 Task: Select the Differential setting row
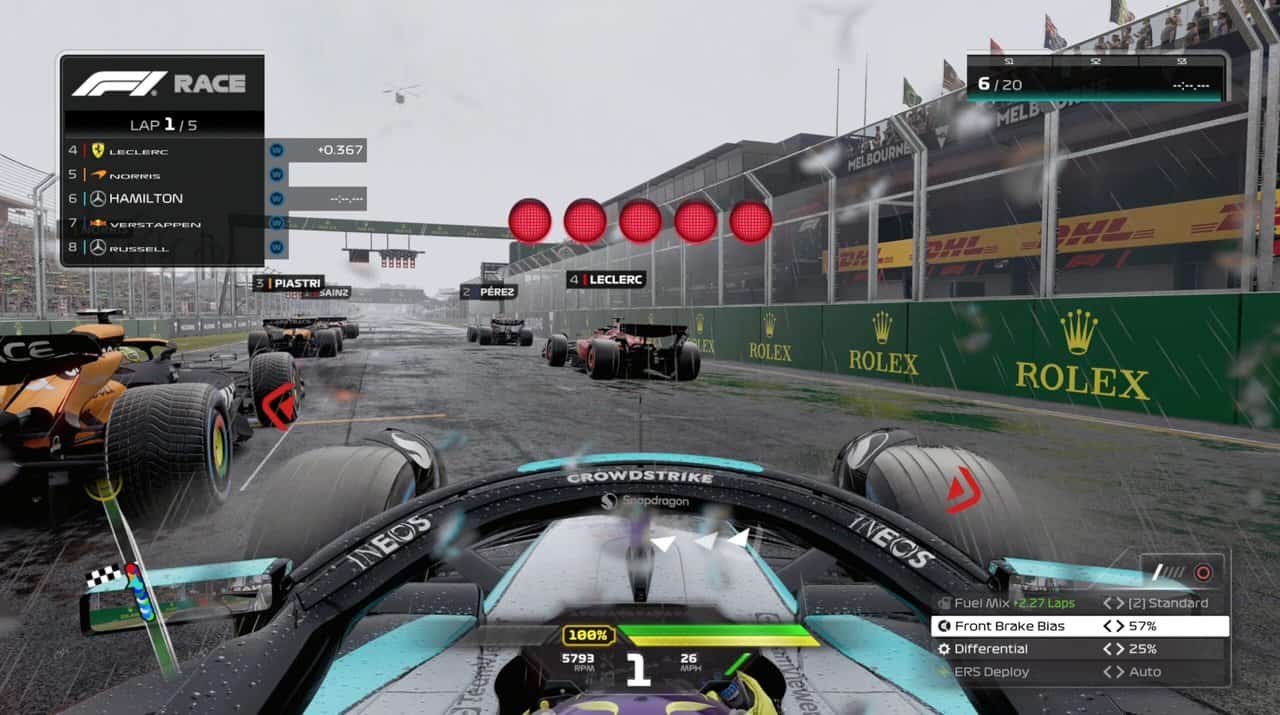pos(1080,649)
